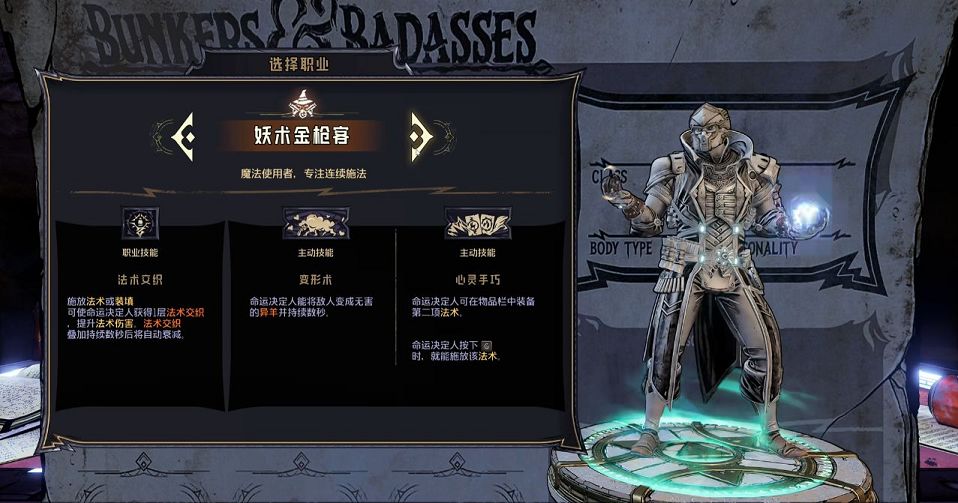
Task: Switch to the next class with right arrow
Action: point(420,136)
